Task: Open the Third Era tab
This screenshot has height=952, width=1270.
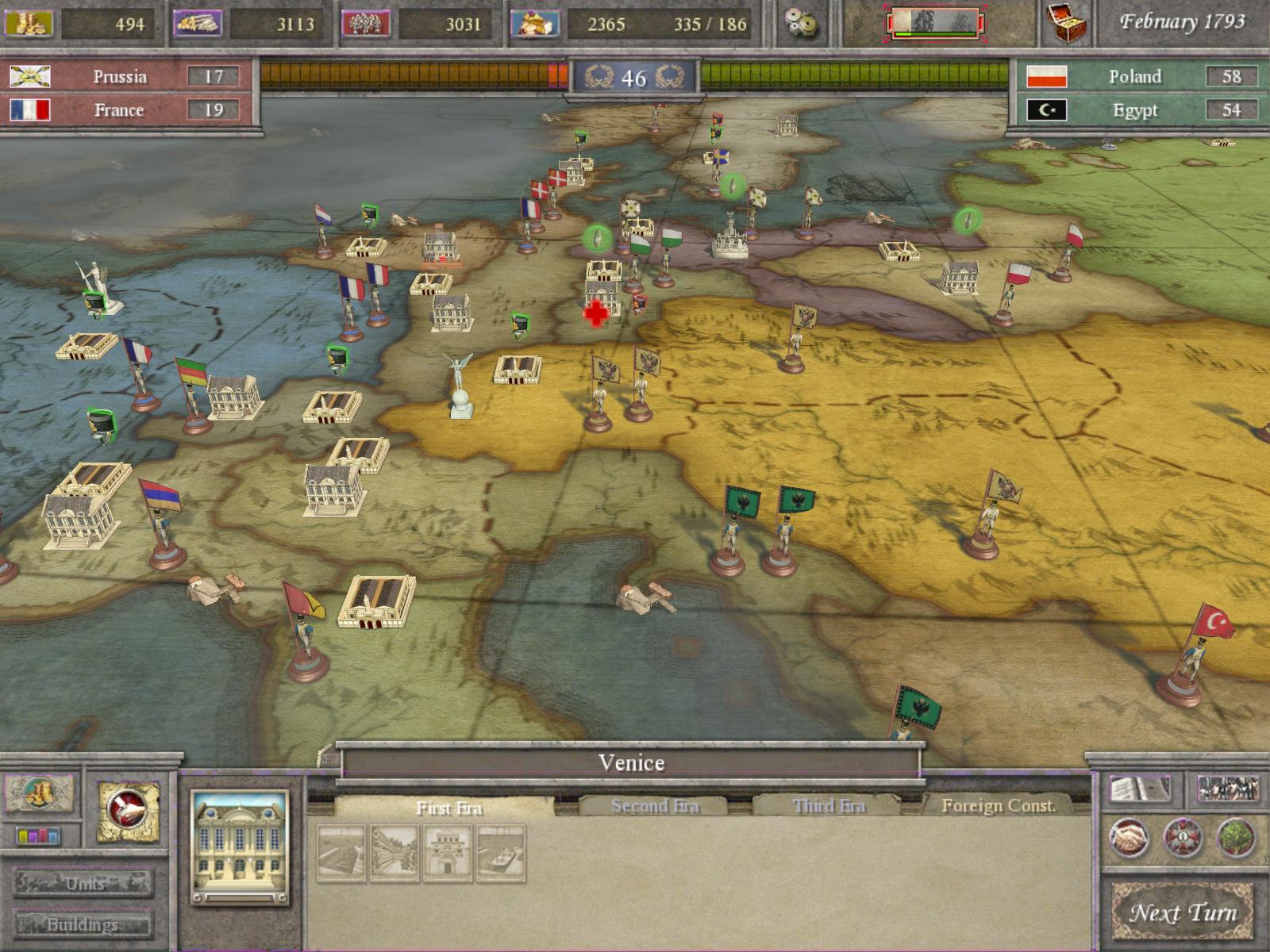Action: coord(828,806)
